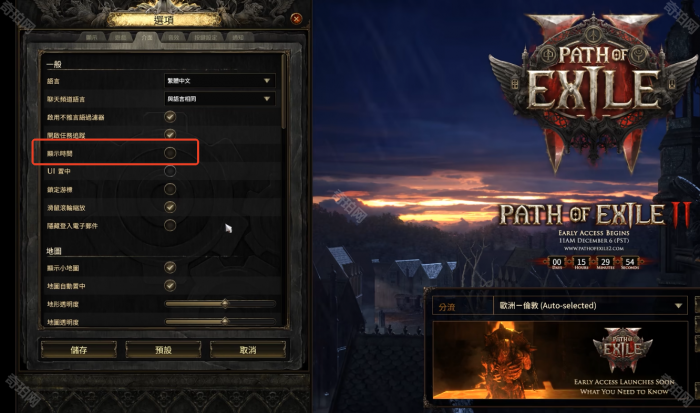Switch to the 按鍵設定 tab
The image size is (700, 413).
tap(201, 37)
